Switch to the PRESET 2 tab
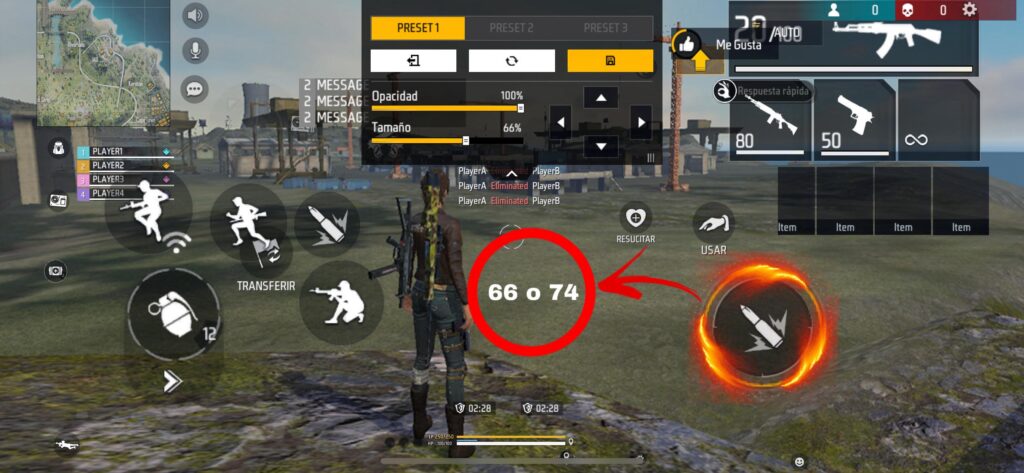Image resolution: width=1024 pixels, height=473 pixels. click(511, 28)
